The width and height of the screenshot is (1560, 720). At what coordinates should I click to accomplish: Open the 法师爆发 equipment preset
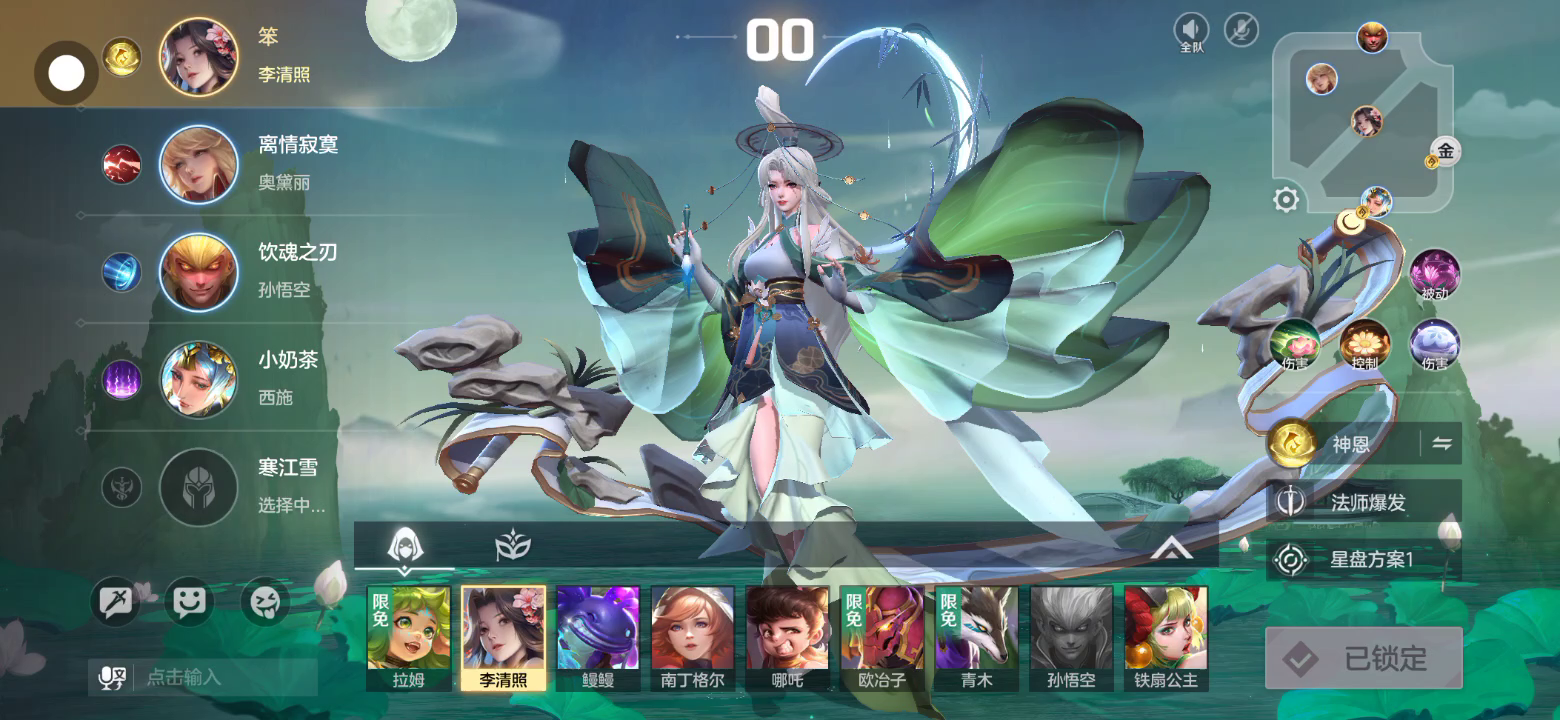point(1363,502)
